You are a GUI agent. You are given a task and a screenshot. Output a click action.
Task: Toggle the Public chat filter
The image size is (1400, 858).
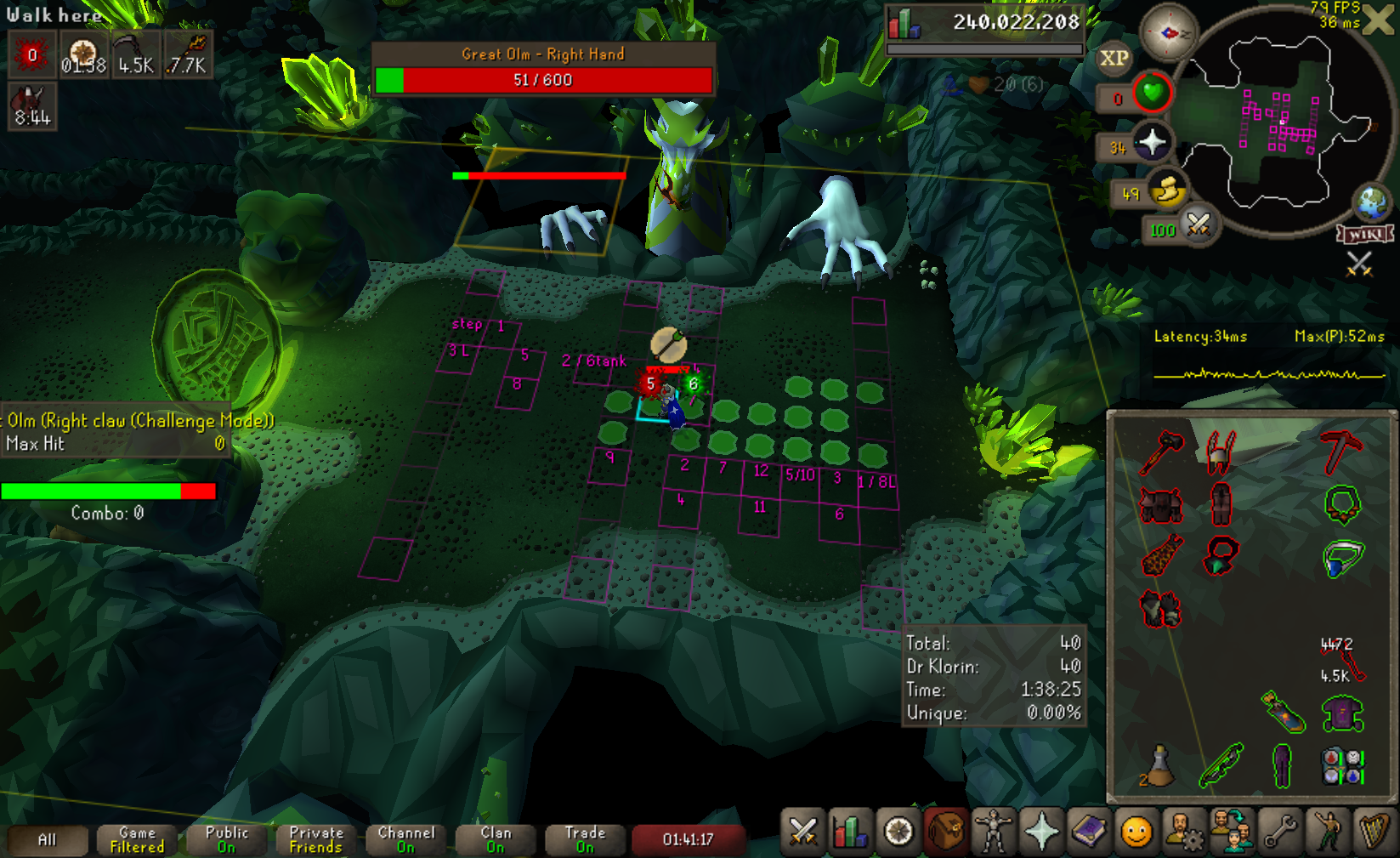[x=226, y=839]
